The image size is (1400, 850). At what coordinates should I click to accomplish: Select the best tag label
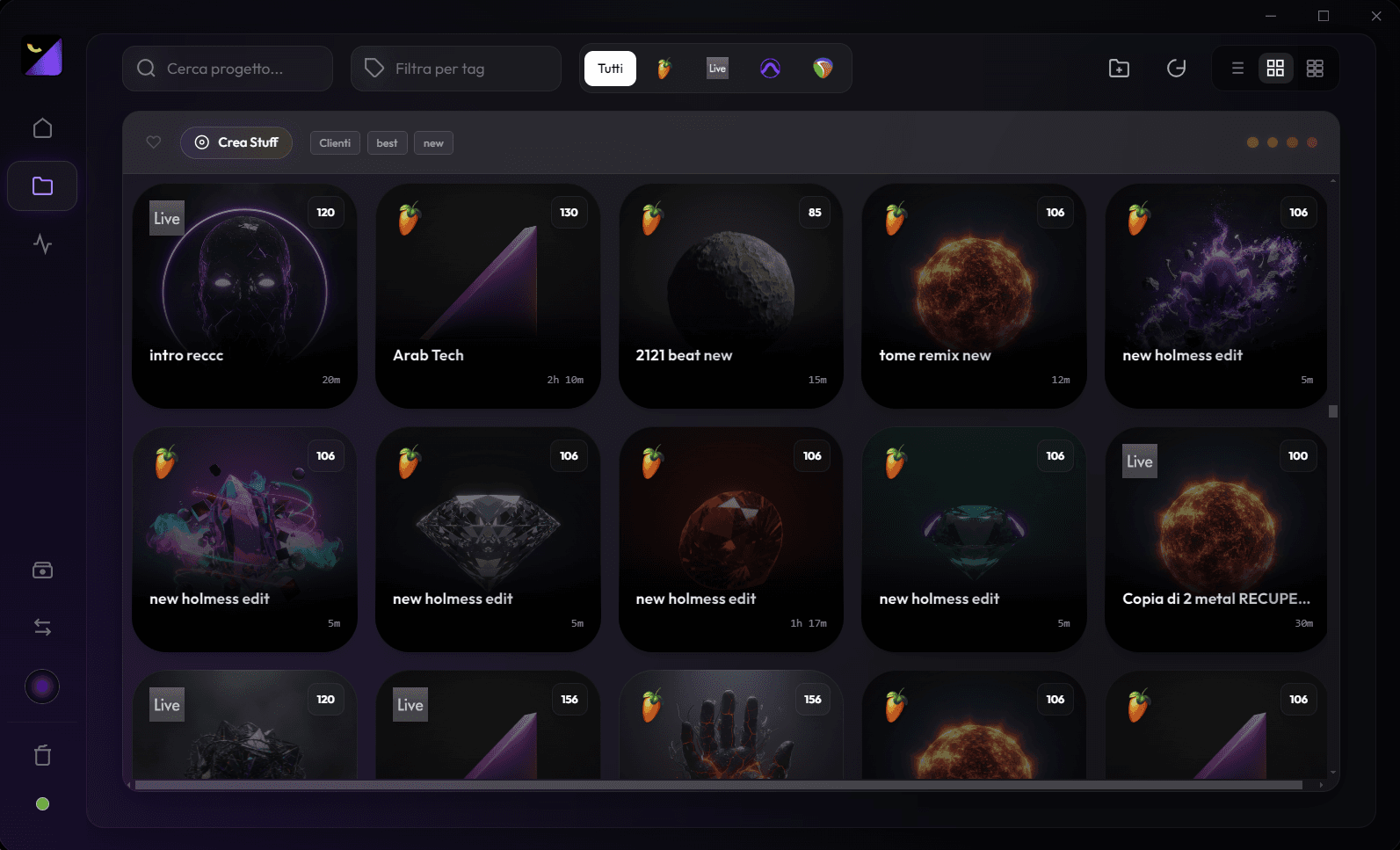pos(387,142)
